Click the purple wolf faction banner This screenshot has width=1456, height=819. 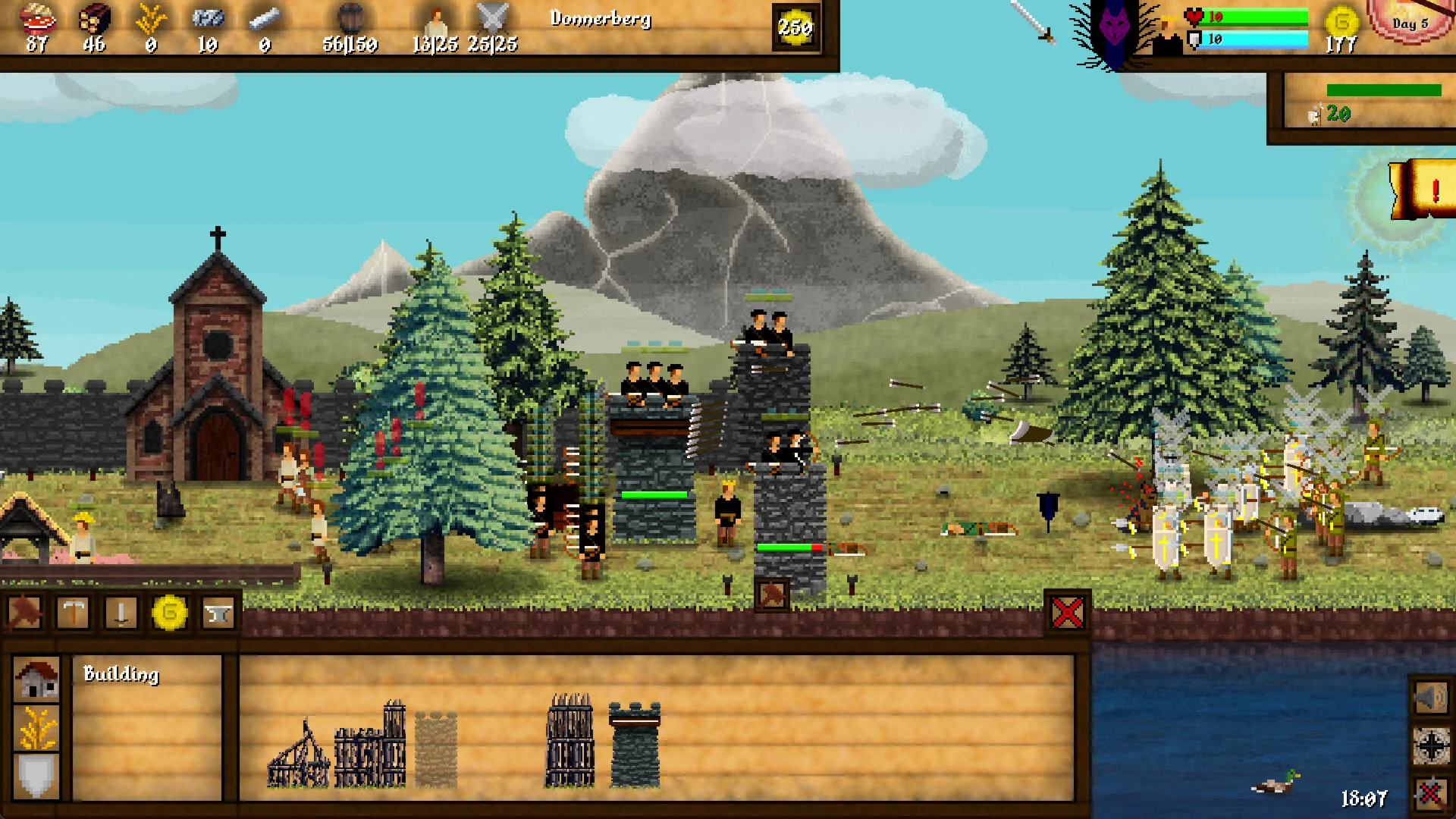pos(1114,32)
